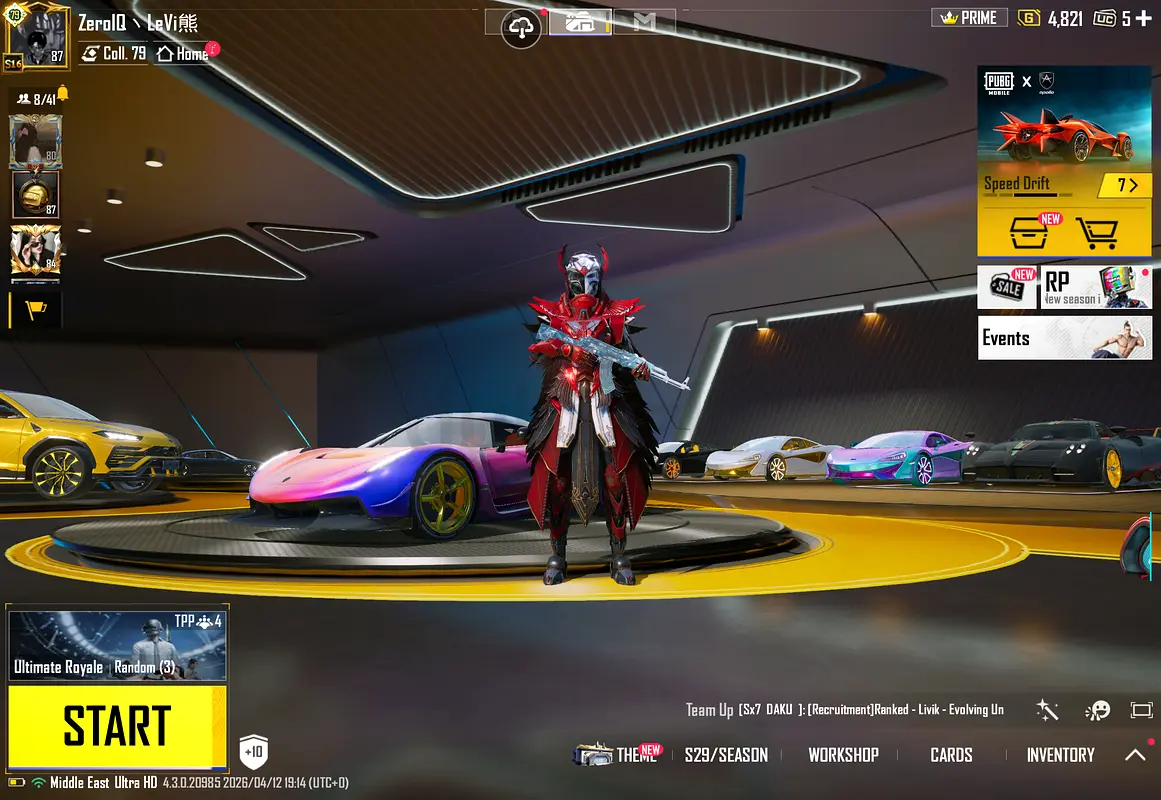The image size is (1161, 800).
Task: Hit the yellow START button
Action: point(117,726)
